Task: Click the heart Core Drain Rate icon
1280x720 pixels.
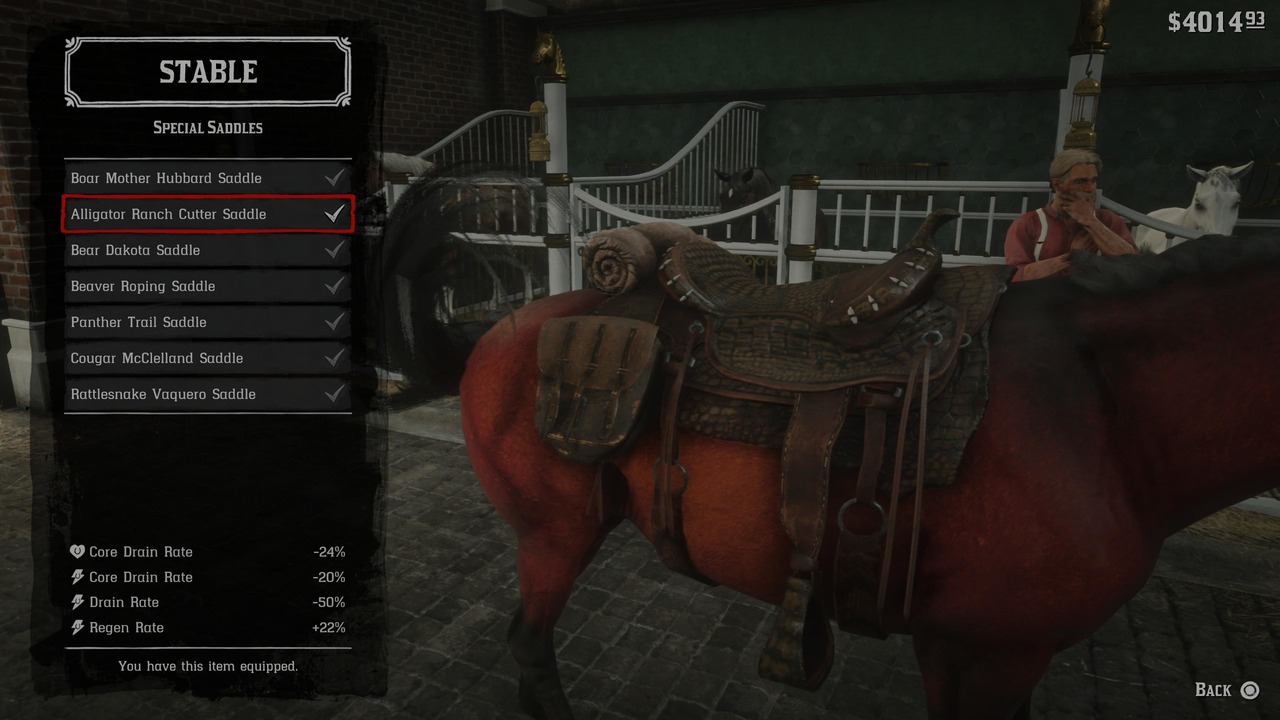Action: click(x=75, y=551)
